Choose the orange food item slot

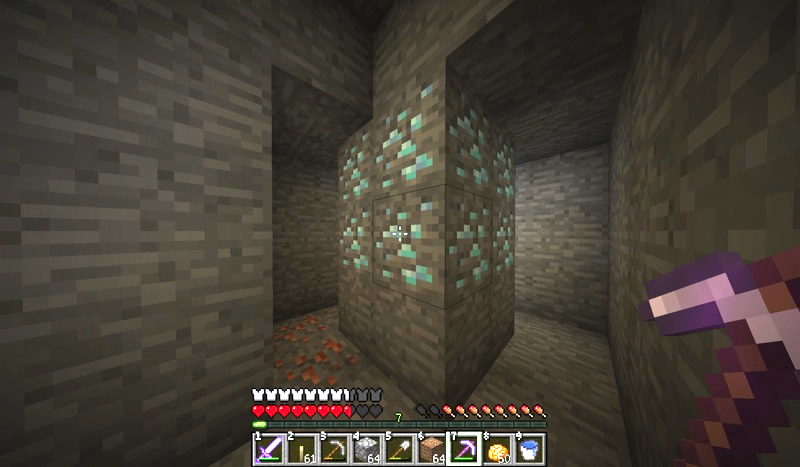497,449
